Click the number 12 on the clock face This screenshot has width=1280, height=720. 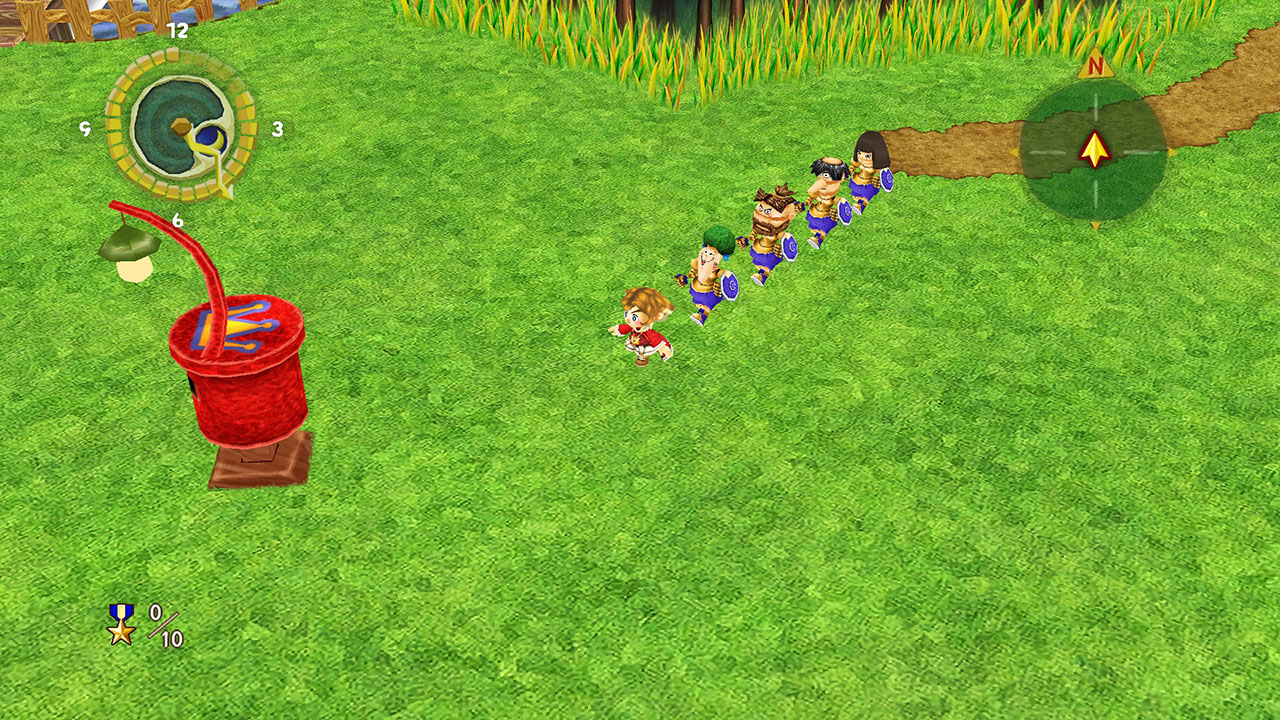tap(177, 30)
